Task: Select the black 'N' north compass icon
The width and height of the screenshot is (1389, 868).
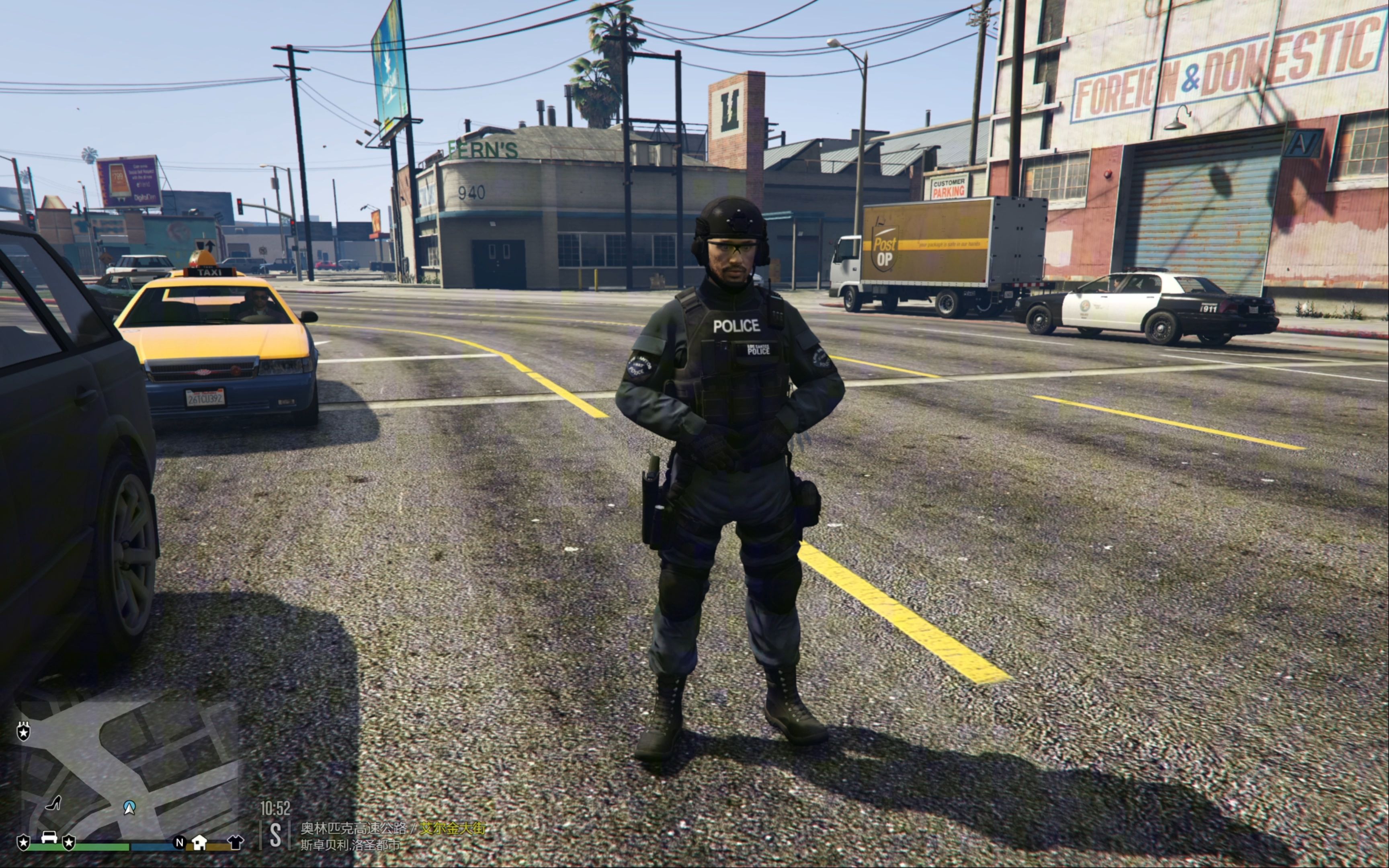Action: 179,844
